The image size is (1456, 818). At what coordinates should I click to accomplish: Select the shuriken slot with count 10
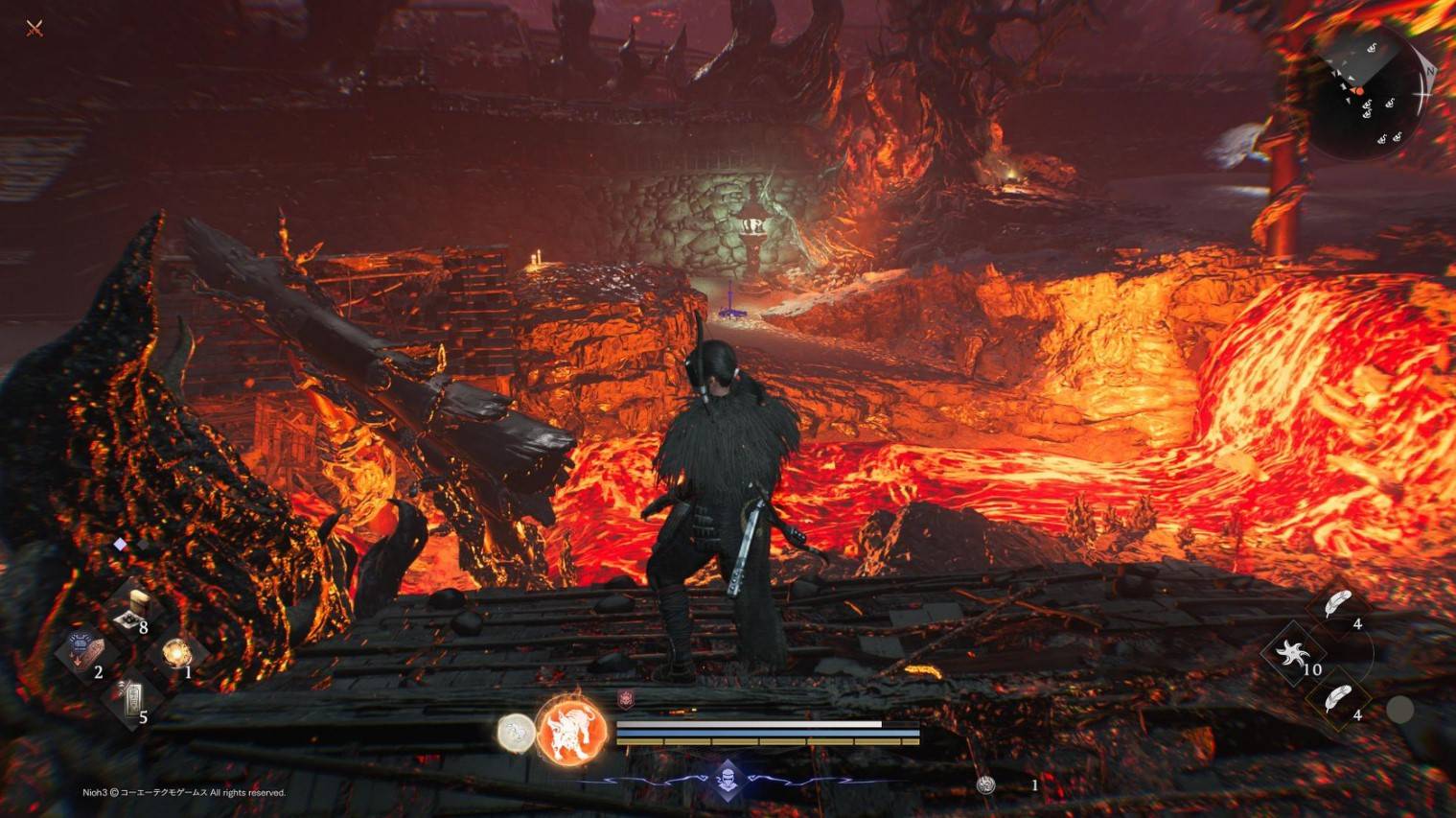click(1291, 654)
